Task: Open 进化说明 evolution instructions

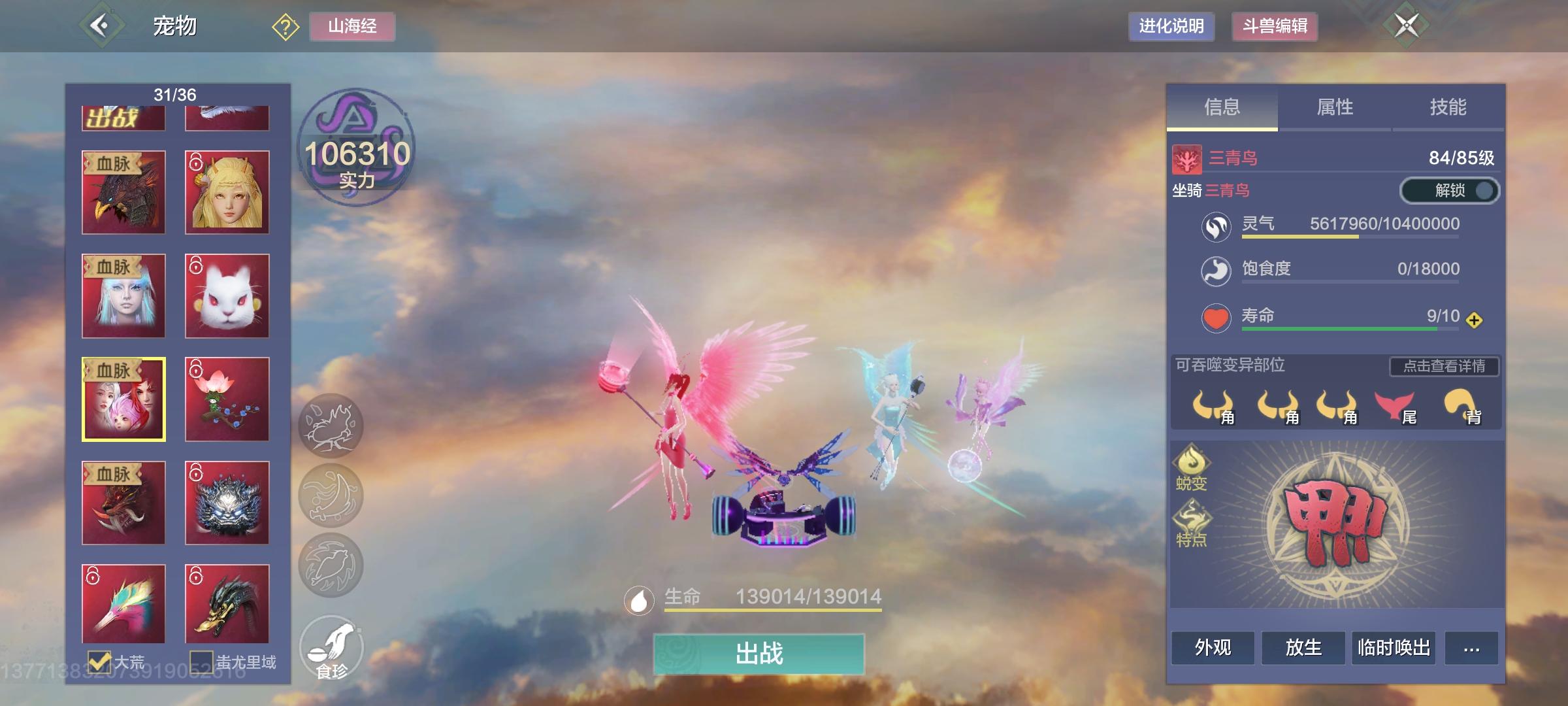Action: coord(1171,27)
